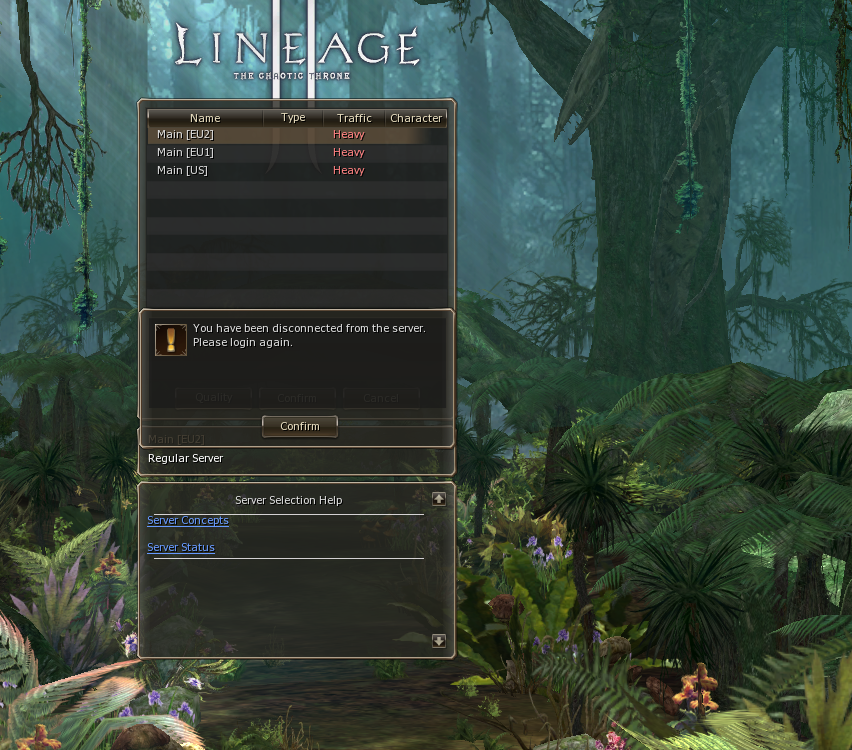The image size is (852, 750).
Task: Open the Server Status help link
Action: (x=181, y=548)
